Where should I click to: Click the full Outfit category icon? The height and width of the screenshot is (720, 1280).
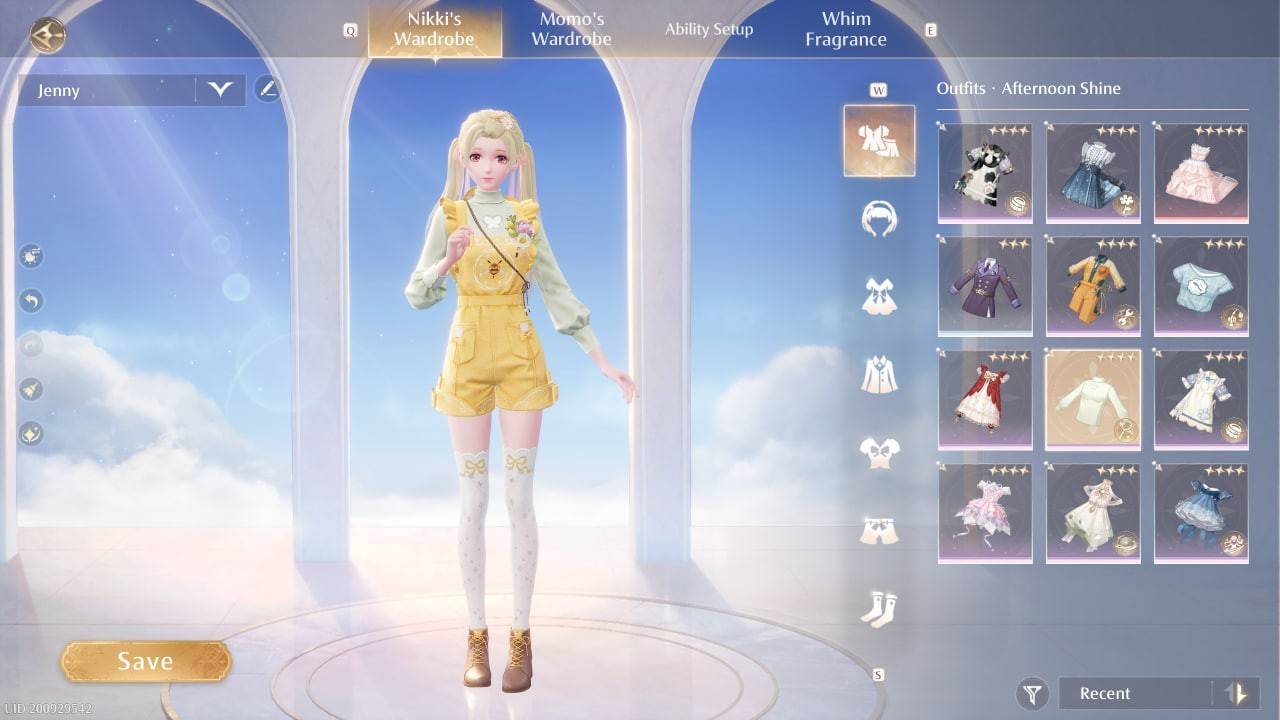878,140
